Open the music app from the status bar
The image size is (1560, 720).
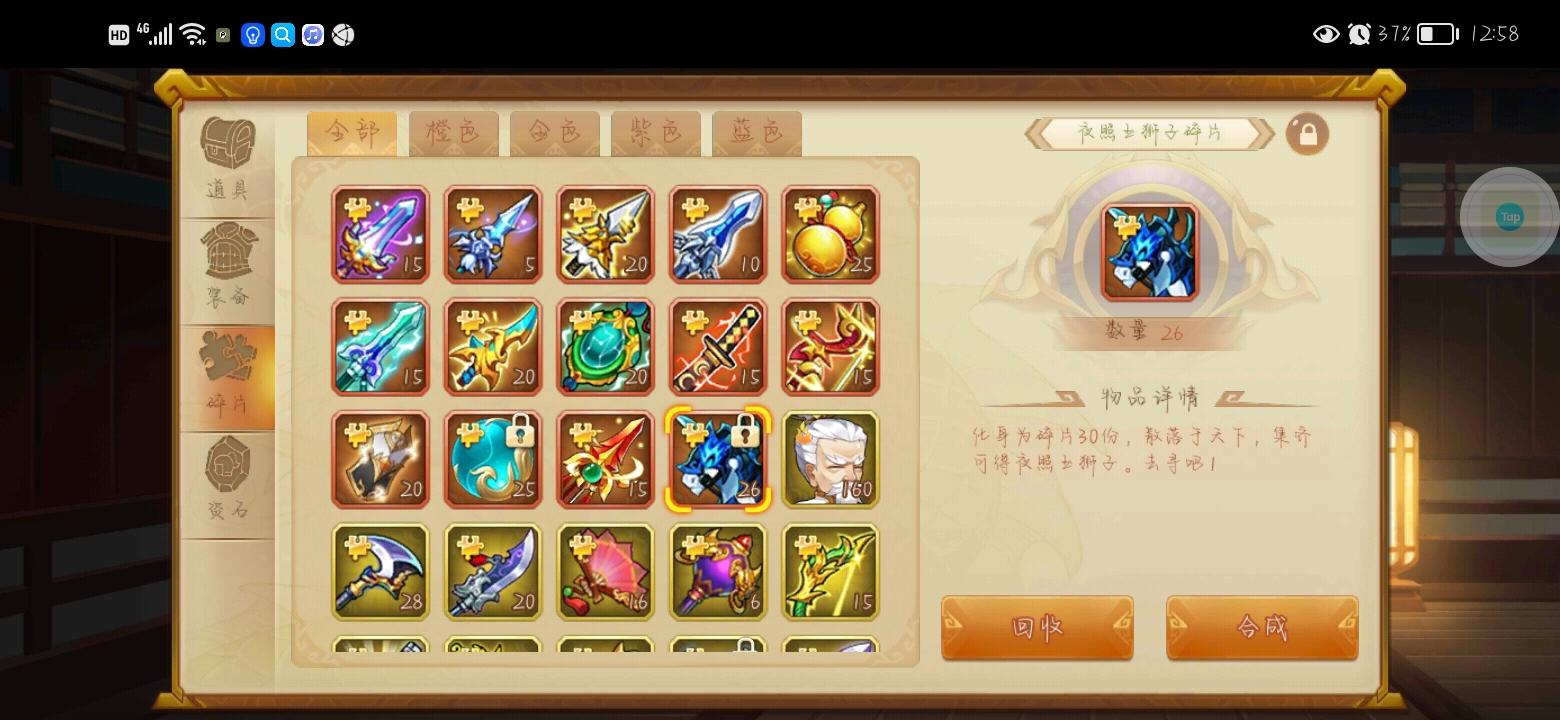(313, 34)
